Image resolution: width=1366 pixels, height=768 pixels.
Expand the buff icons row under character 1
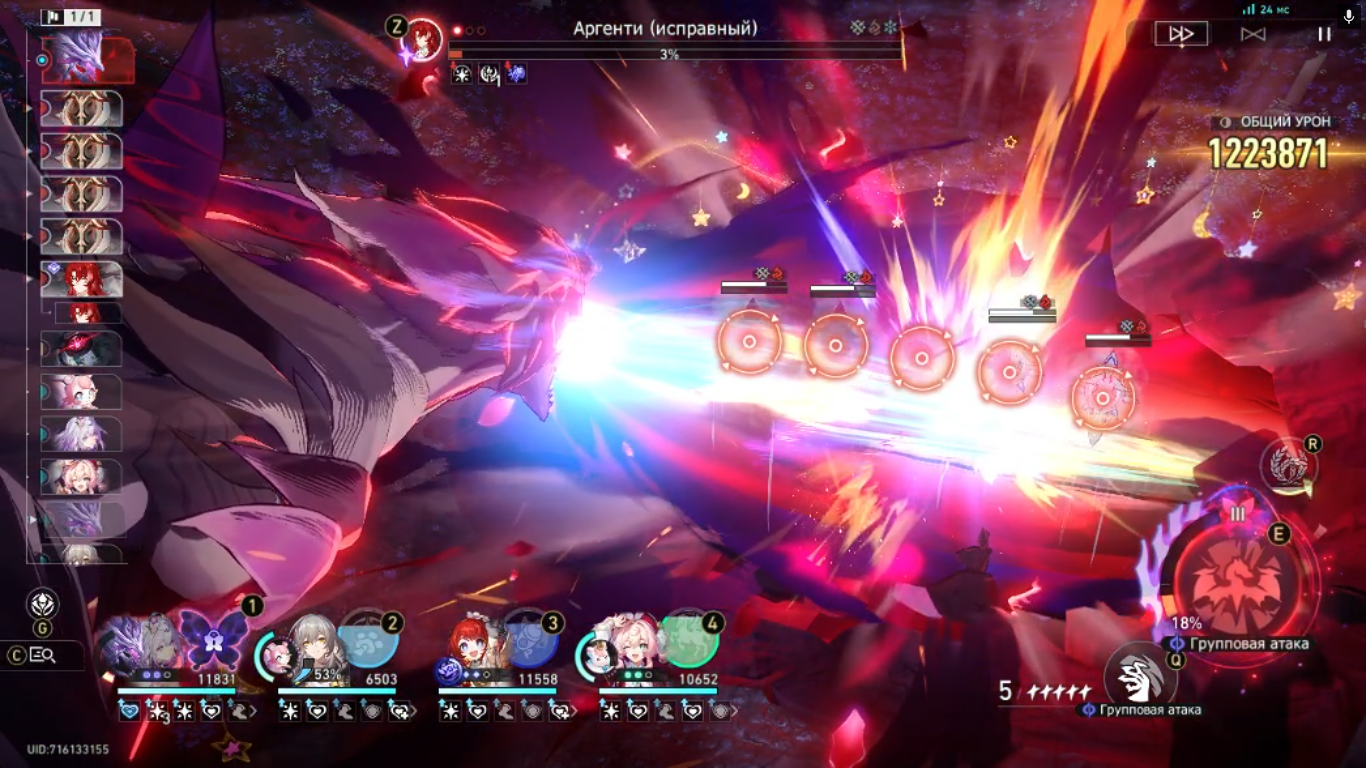(x=253, y=711)
